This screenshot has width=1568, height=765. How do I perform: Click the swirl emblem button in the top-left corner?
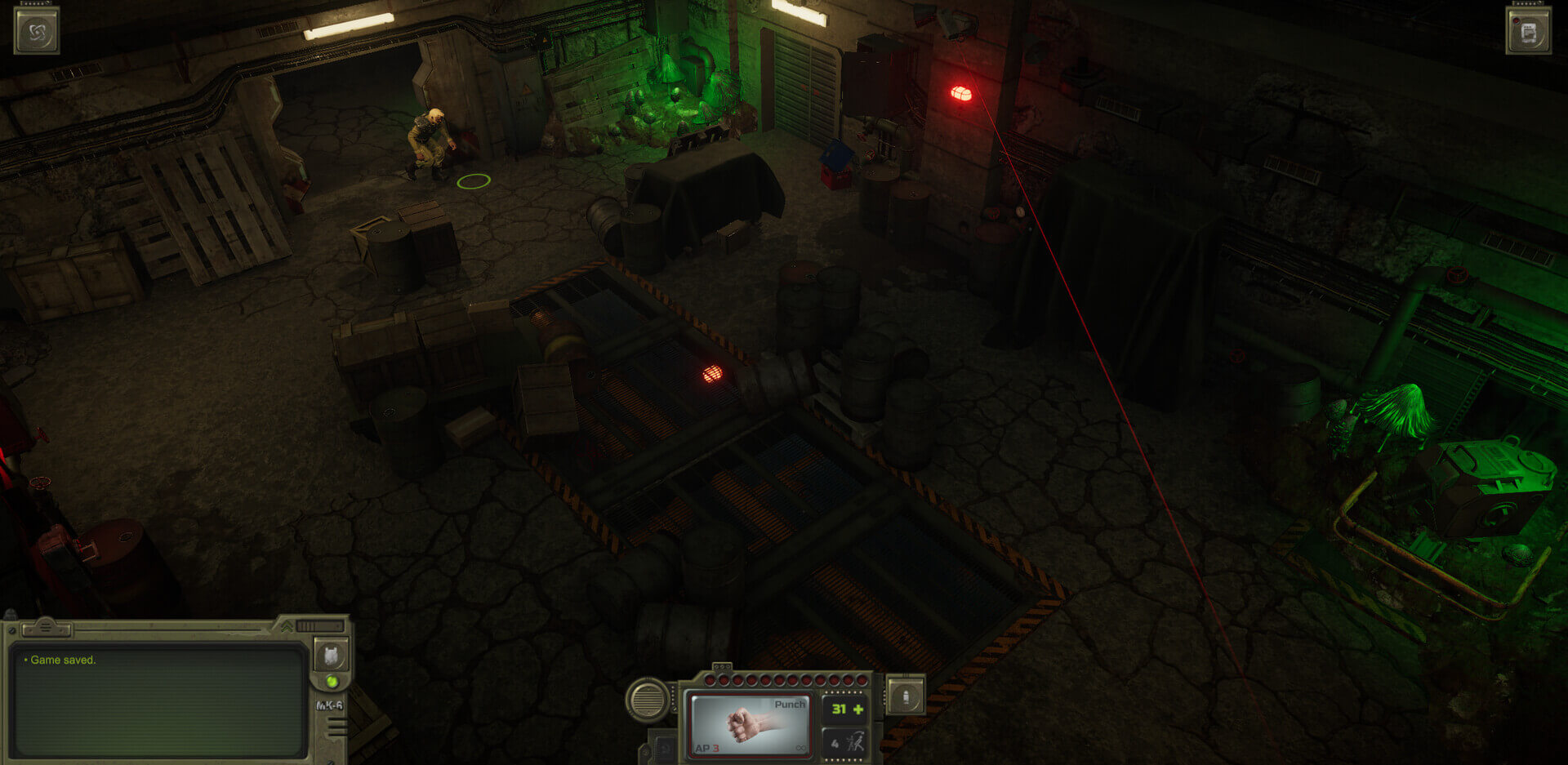(37, 33)
